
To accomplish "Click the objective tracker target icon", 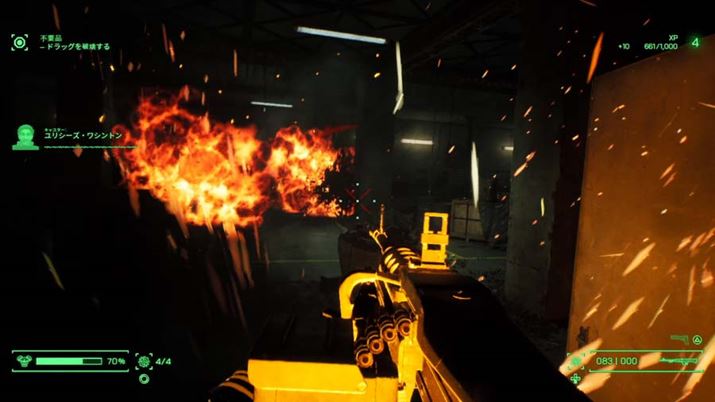I will 19,41.
